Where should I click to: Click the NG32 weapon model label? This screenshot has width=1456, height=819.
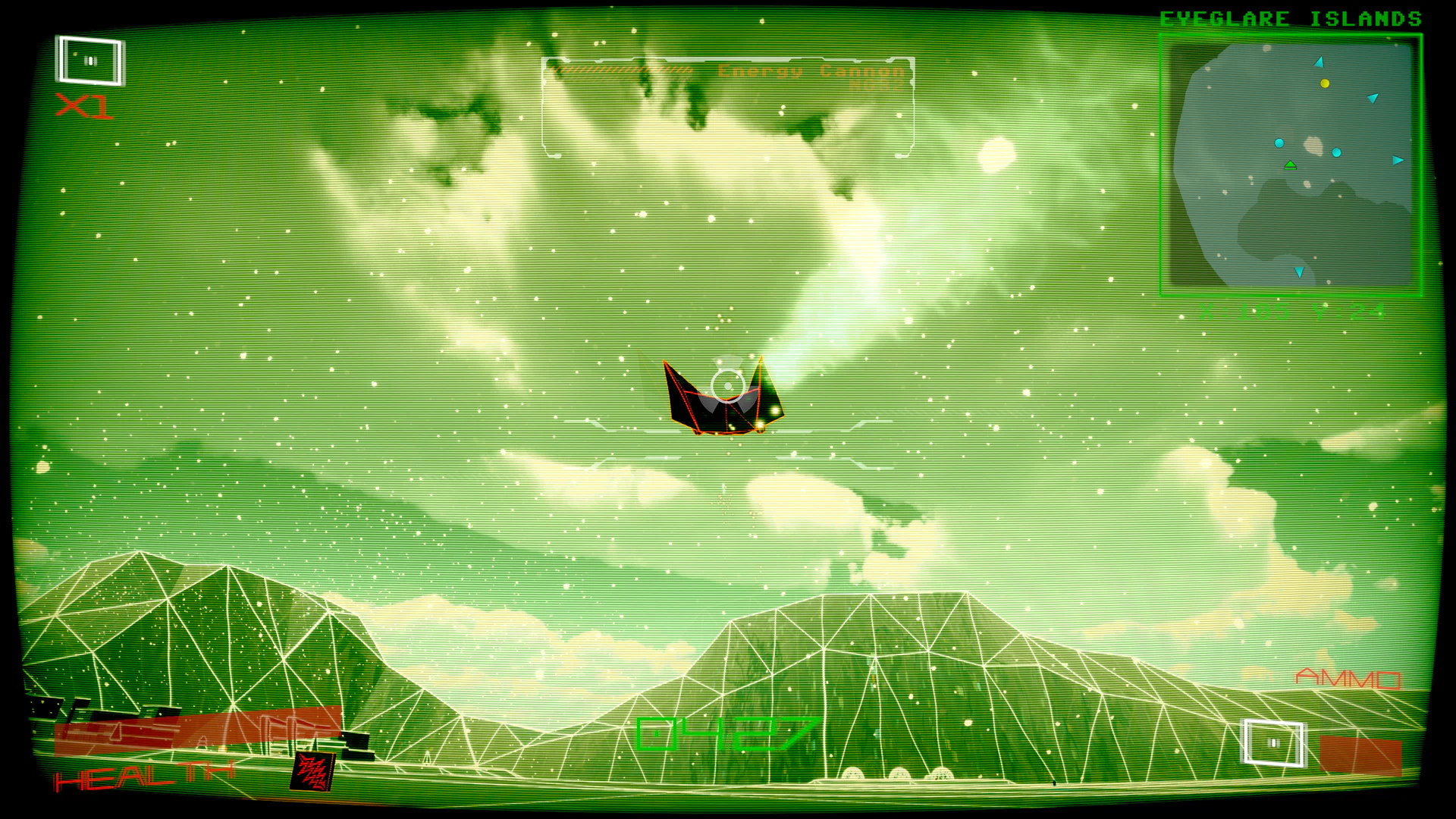coord(874,85)
